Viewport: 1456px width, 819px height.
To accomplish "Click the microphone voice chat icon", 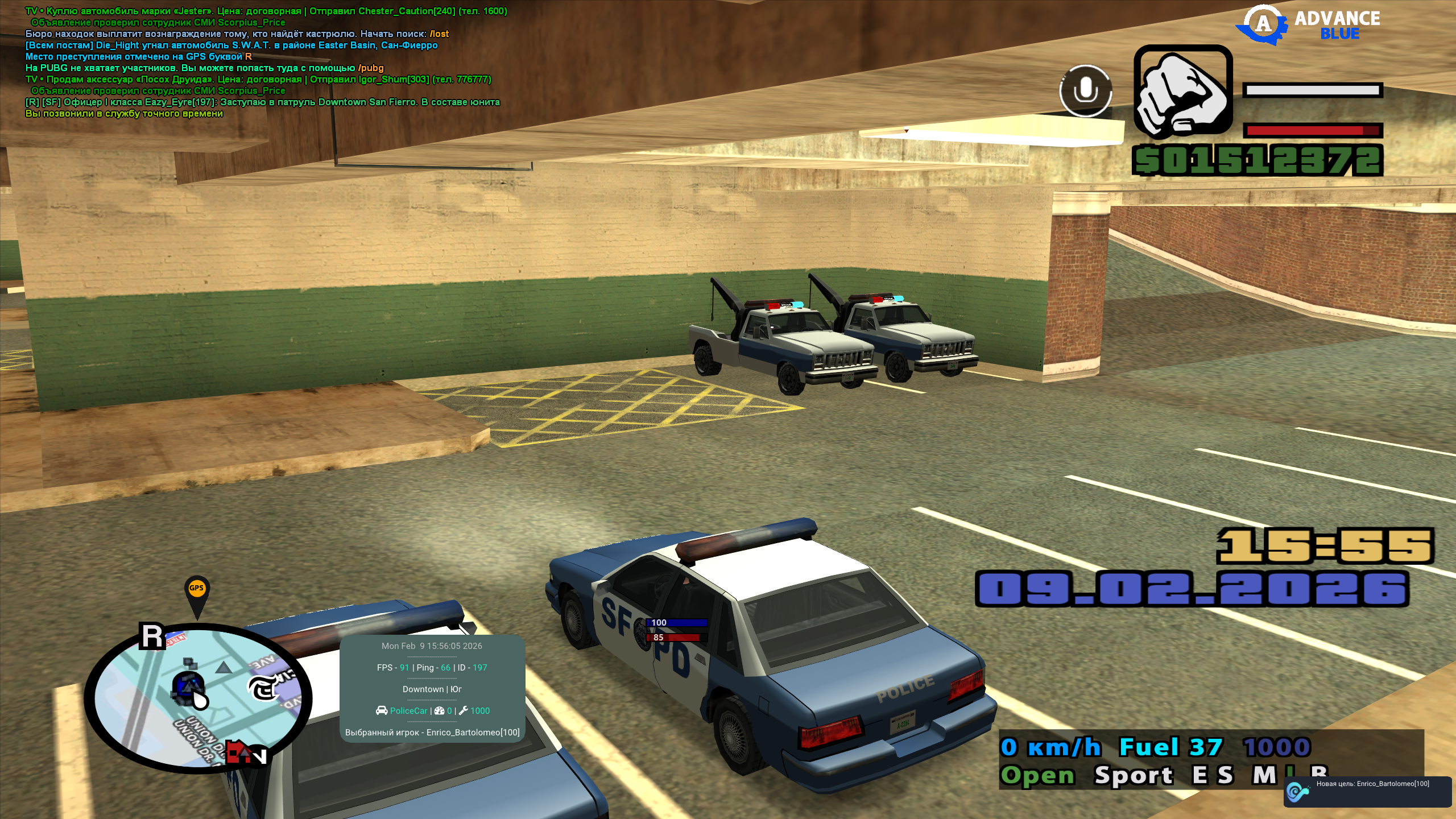I will (1085, 91).
